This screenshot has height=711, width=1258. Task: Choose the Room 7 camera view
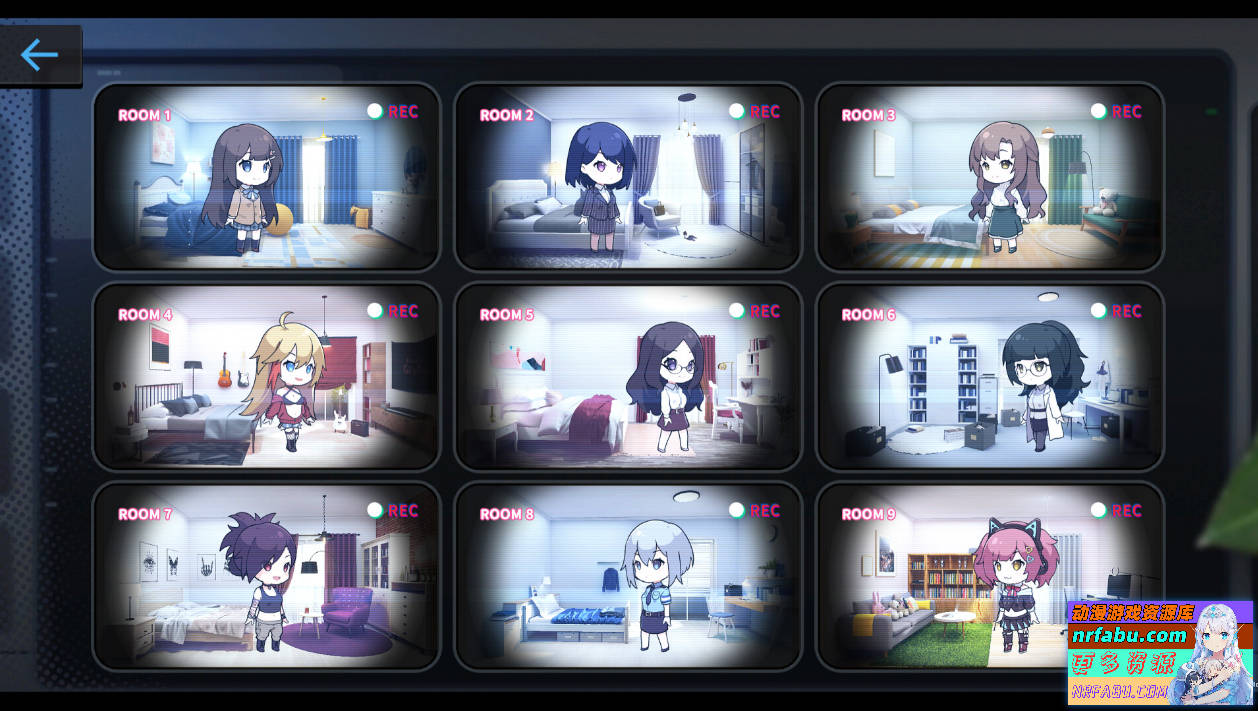click(x=267, y=576)
